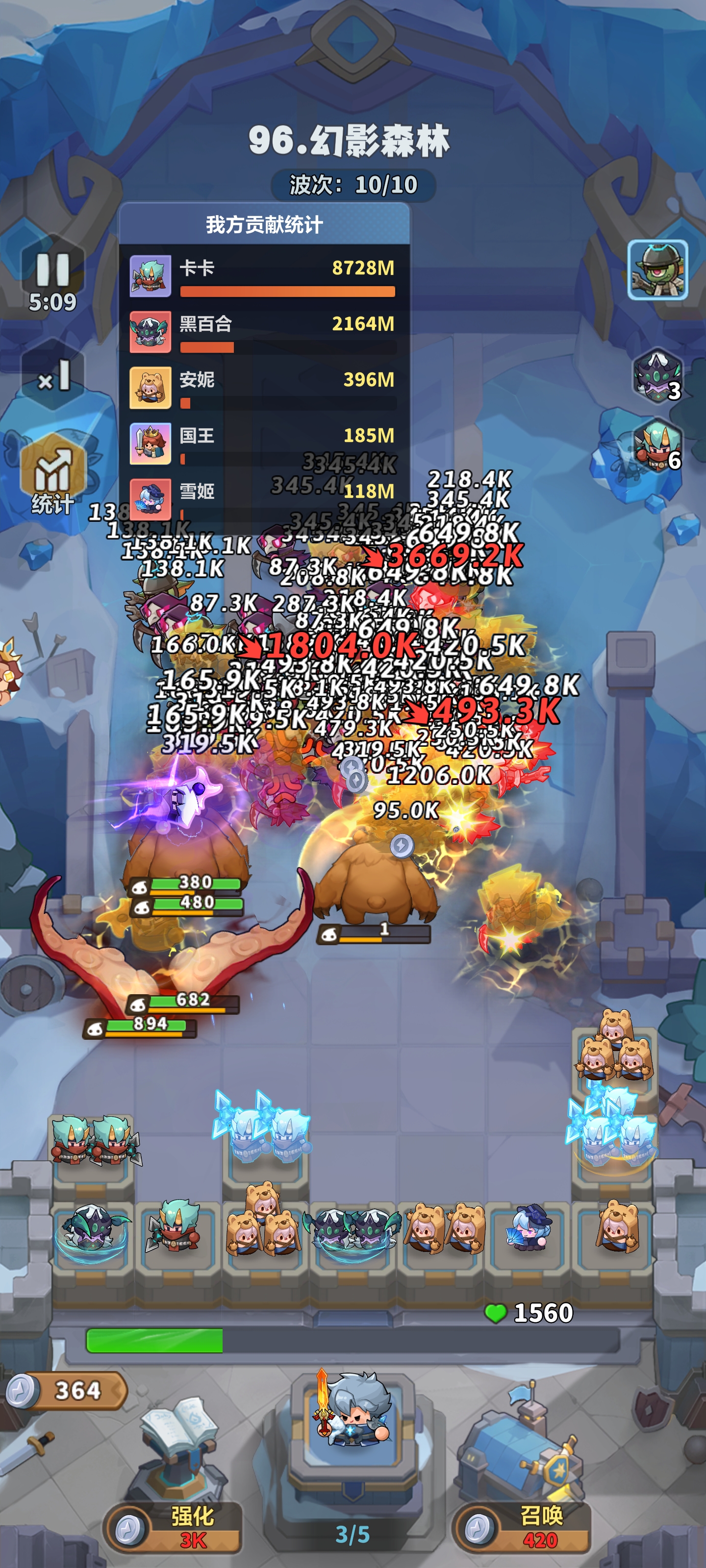Select the 安妮 row in contribution stats

pos(264,389)
